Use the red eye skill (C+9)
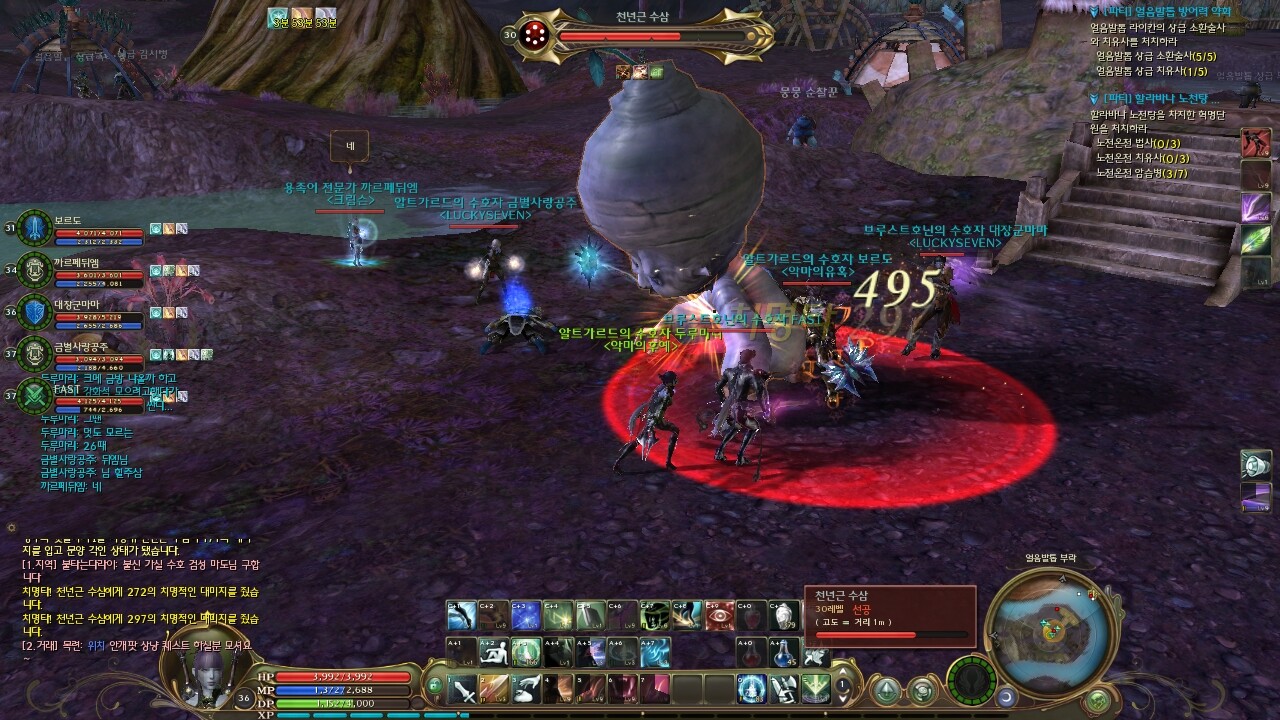The height and width of the screenshot is (720, 1280). click(719, 616)
